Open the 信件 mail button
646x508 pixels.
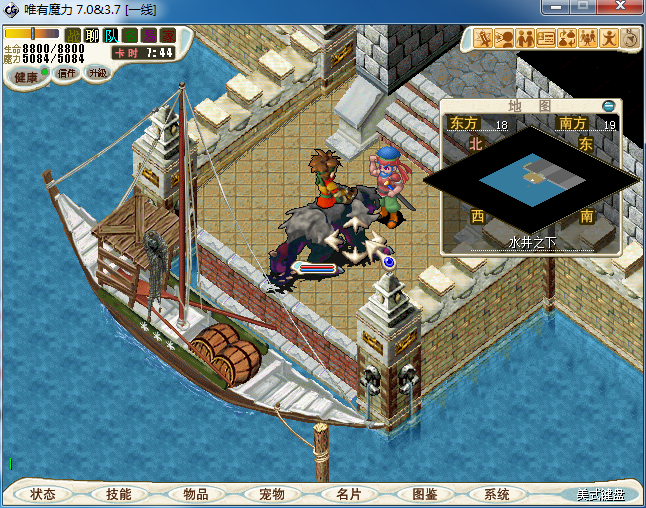67,73
